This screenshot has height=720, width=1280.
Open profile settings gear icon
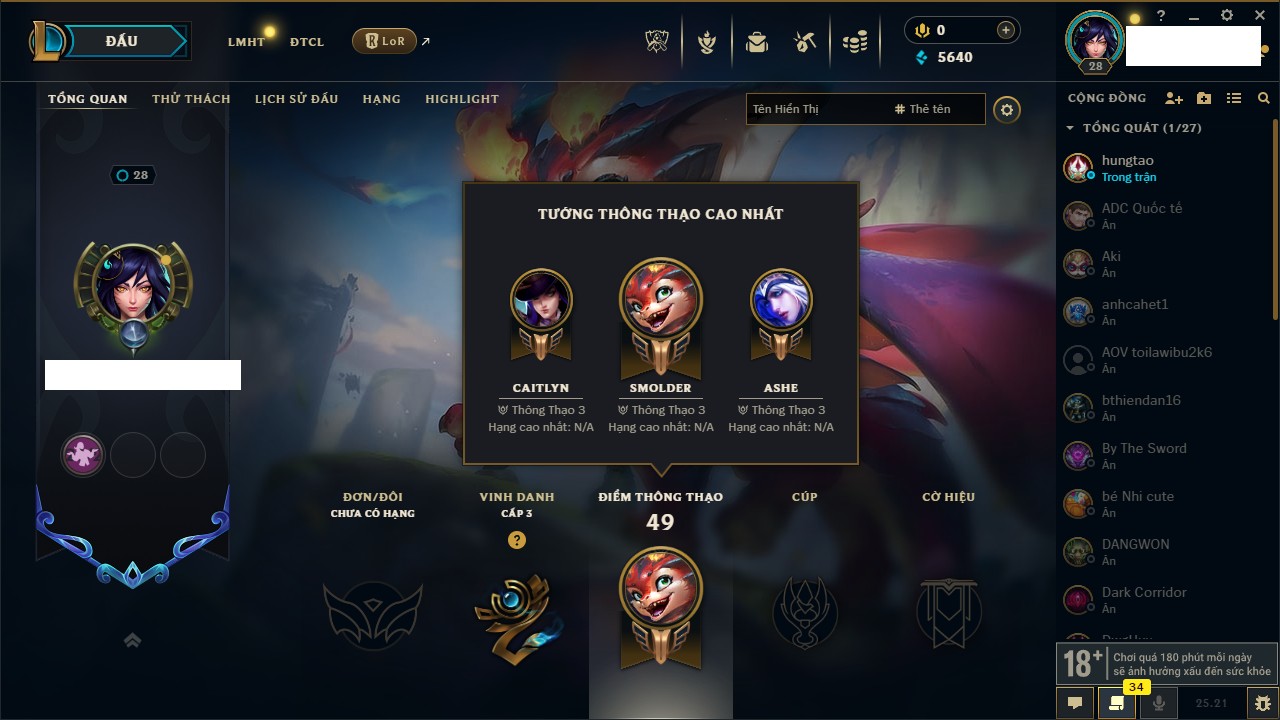point(1007,109)
